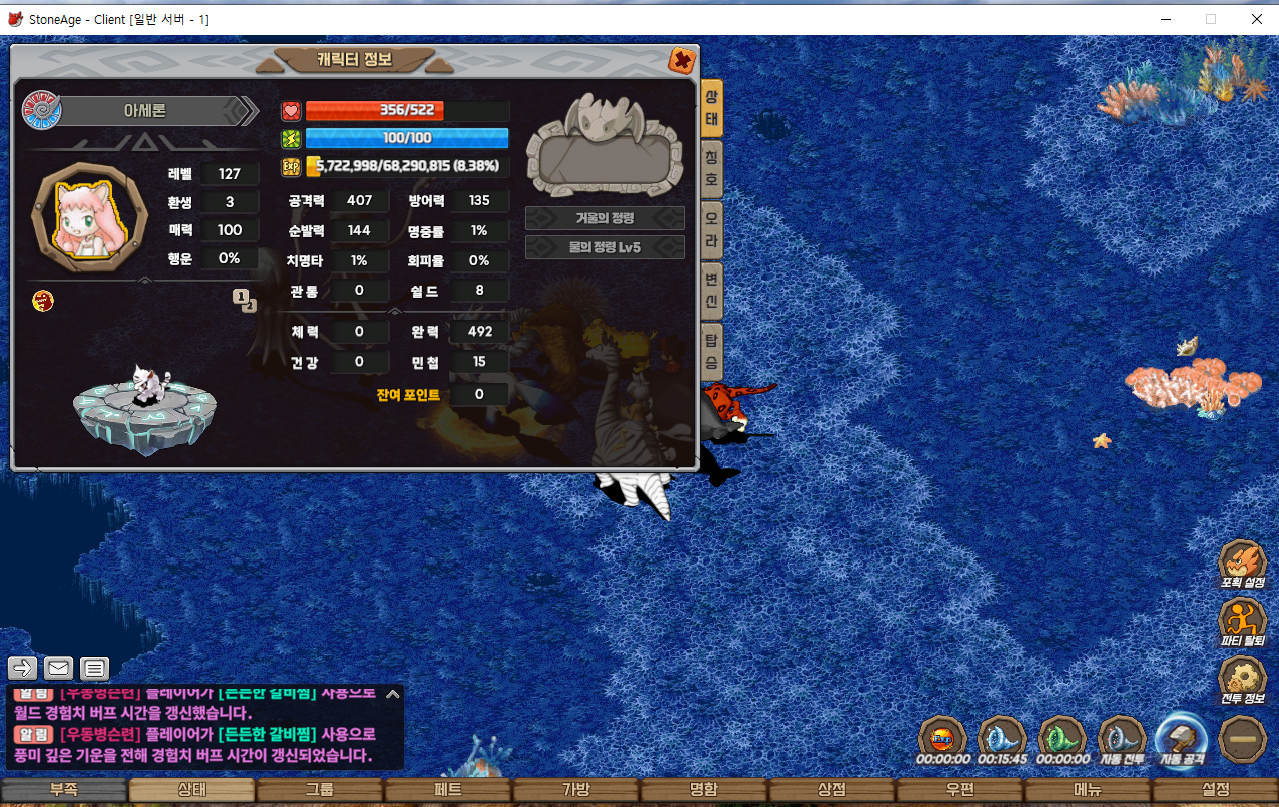Image resolution: width=1279 pixels, height=807 pixels.
Task: Toggle 자동 전투 auto battle
Action: [x=1122, y=738]
